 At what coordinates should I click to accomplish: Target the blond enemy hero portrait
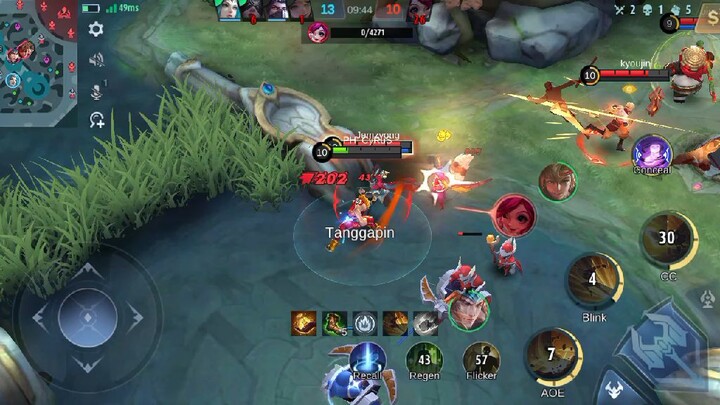point(557,181)
